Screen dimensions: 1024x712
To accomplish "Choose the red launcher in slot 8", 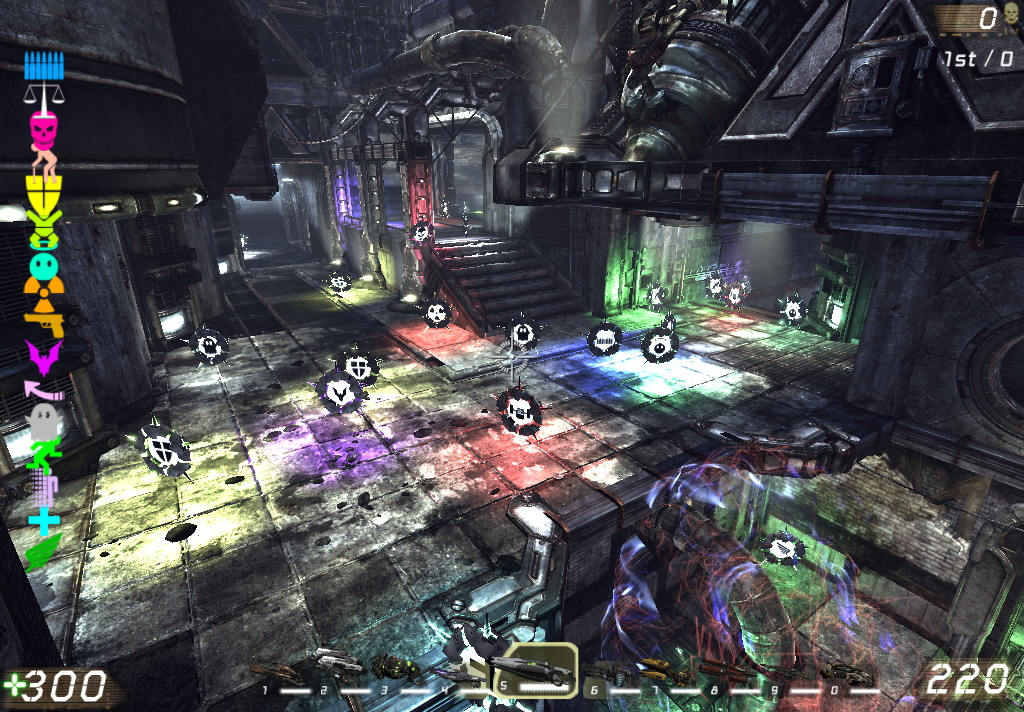I will tap(725, 669).
